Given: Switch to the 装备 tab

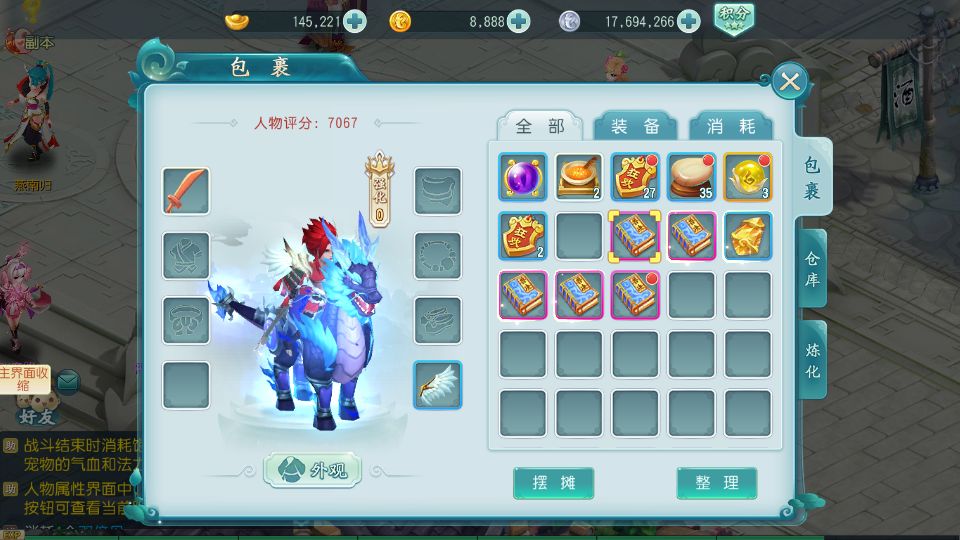Looking at the screenshot, I should click(636, 127).
